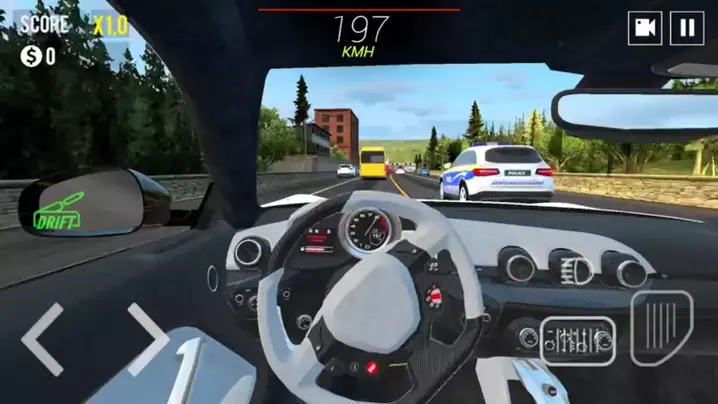Steer left with the left arrow
This screenshot has width=718, height=404.
click(43, 339)
